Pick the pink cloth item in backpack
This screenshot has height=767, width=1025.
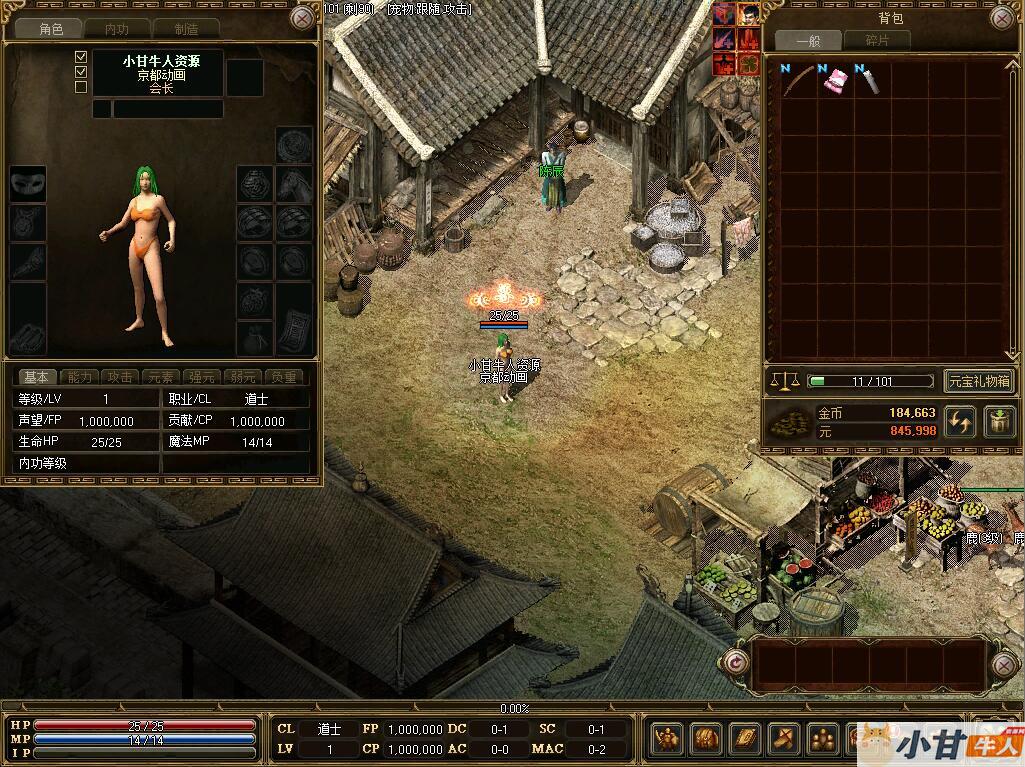[832, 80]
